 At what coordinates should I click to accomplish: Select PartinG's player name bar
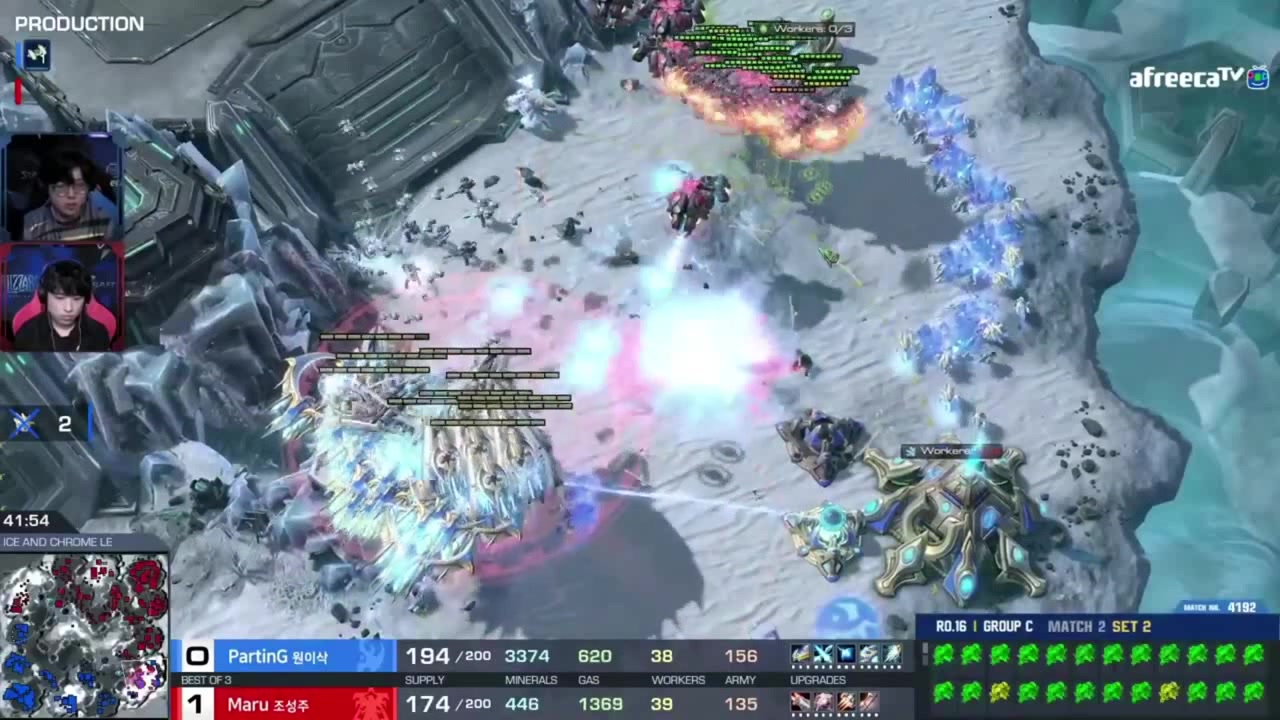[x=284, y=656]
